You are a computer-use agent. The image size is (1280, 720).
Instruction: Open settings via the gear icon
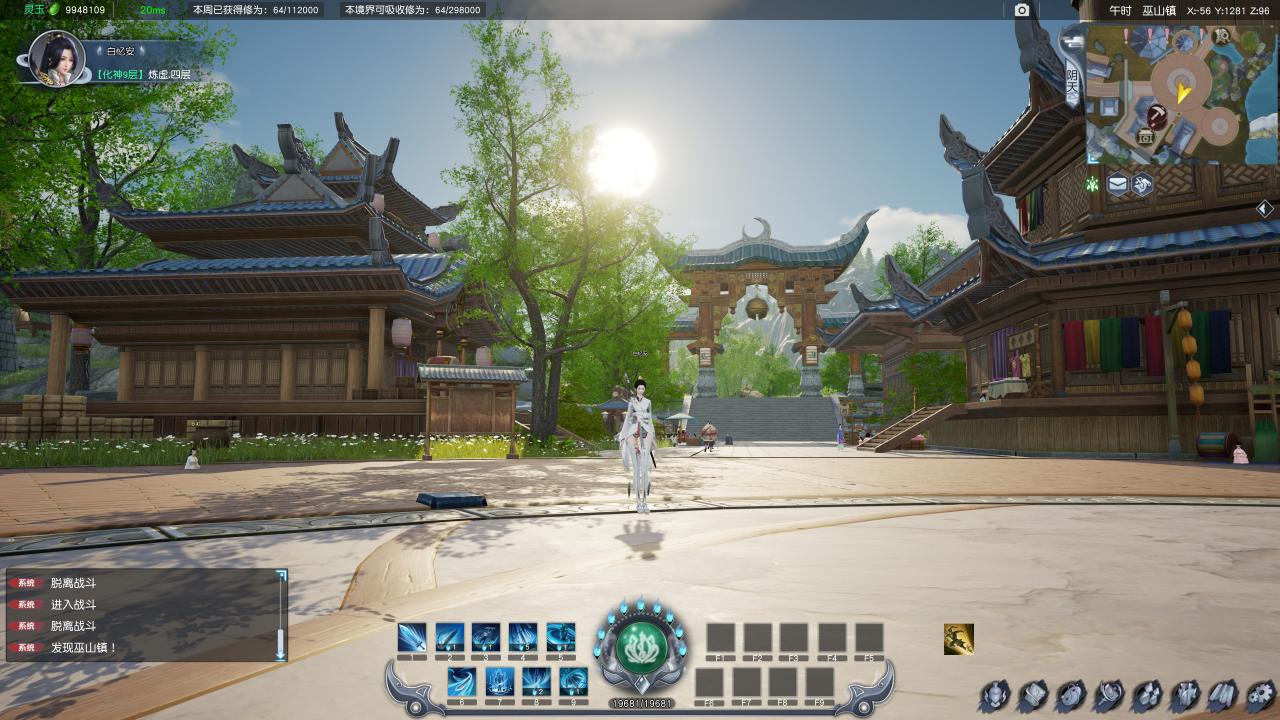1261,694
